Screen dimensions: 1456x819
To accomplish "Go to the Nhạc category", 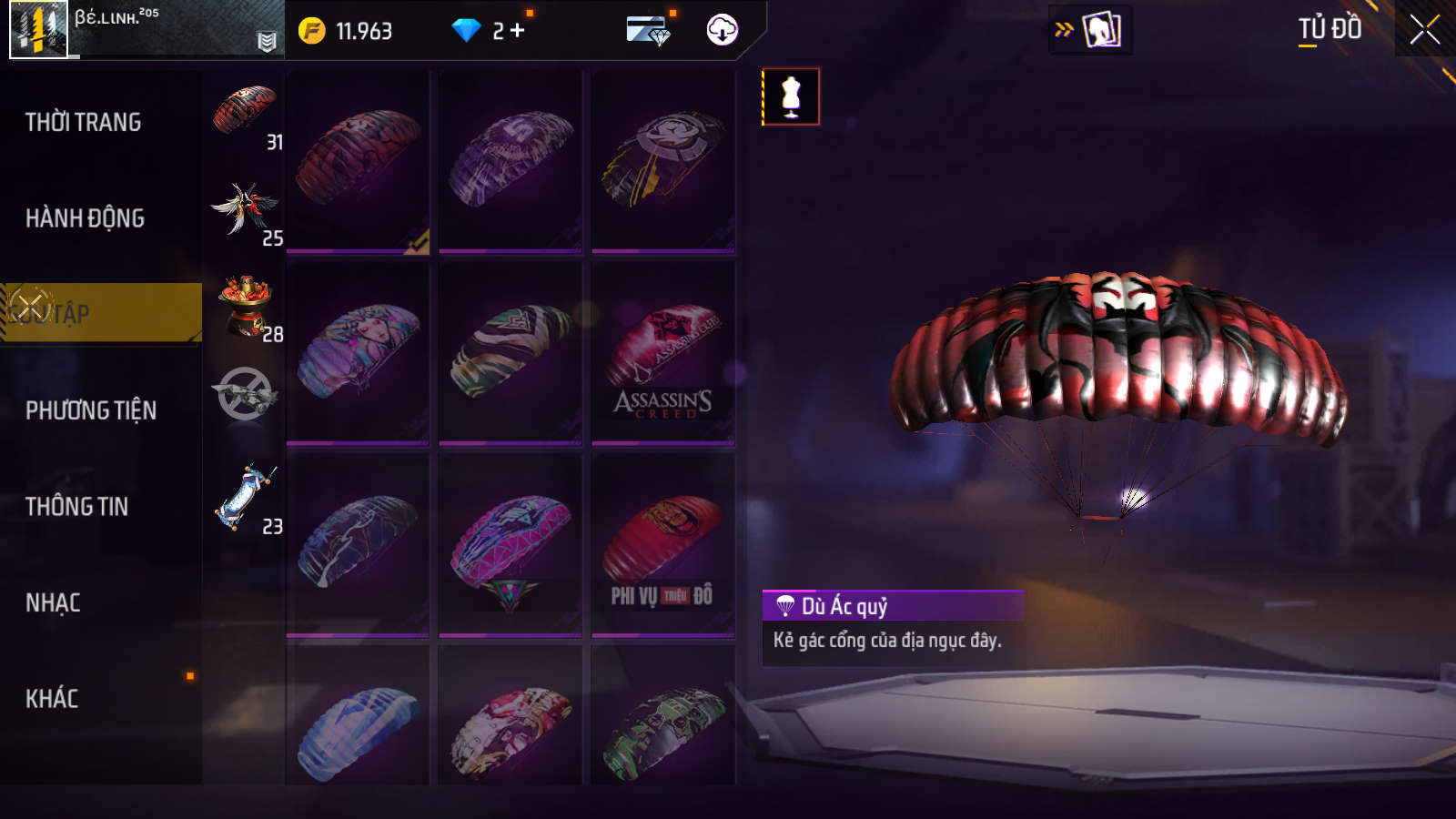I will (53, 602).
